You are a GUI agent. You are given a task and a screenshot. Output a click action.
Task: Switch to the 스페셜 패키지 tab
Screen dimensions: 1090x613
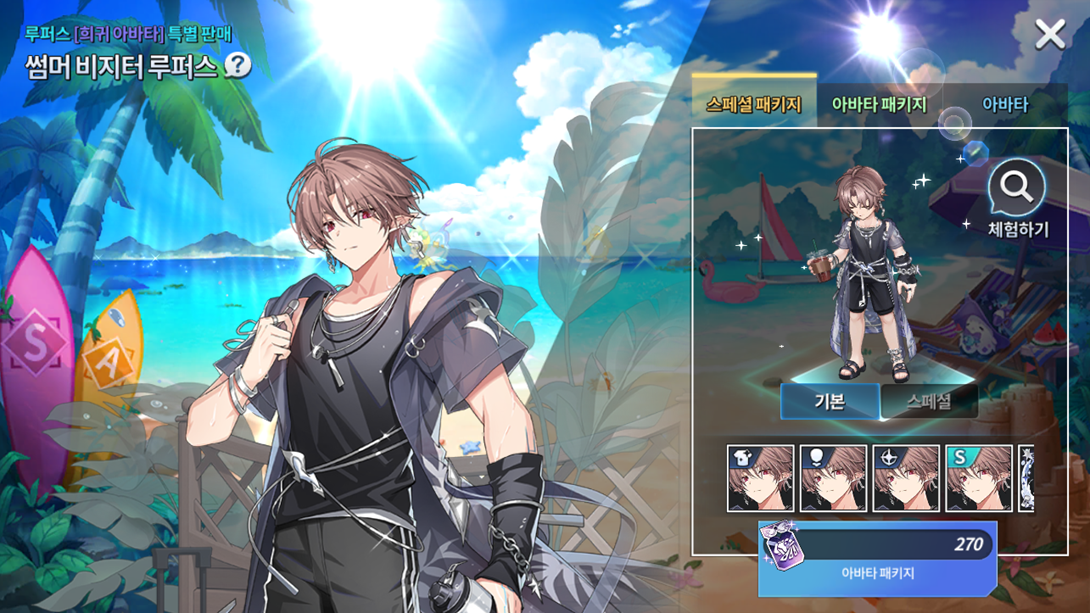(x=753, y=104)
